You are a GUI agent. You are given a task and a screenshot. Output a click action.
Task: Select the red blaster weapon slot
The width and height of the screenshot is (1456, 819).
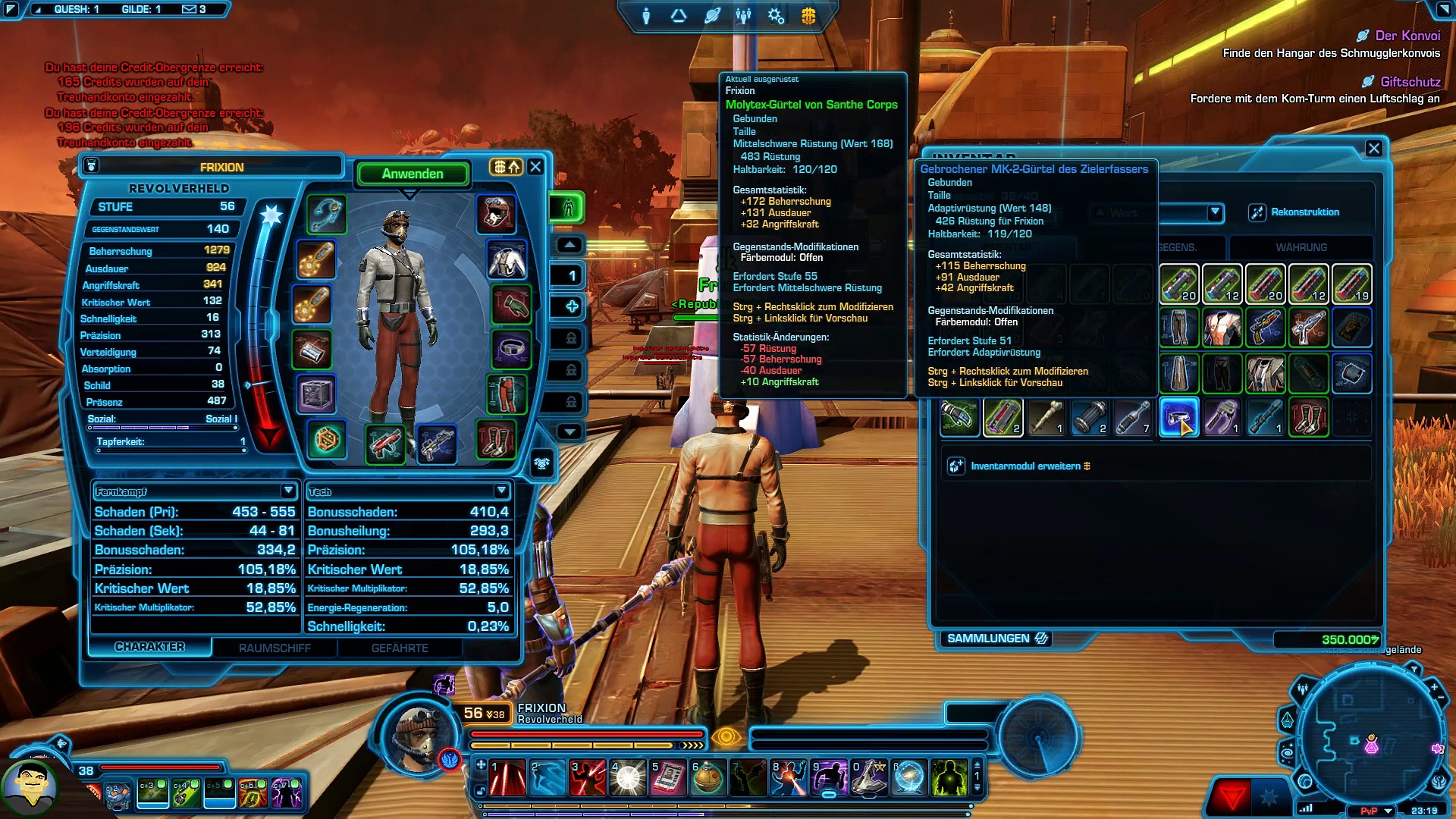click(385, 443)
